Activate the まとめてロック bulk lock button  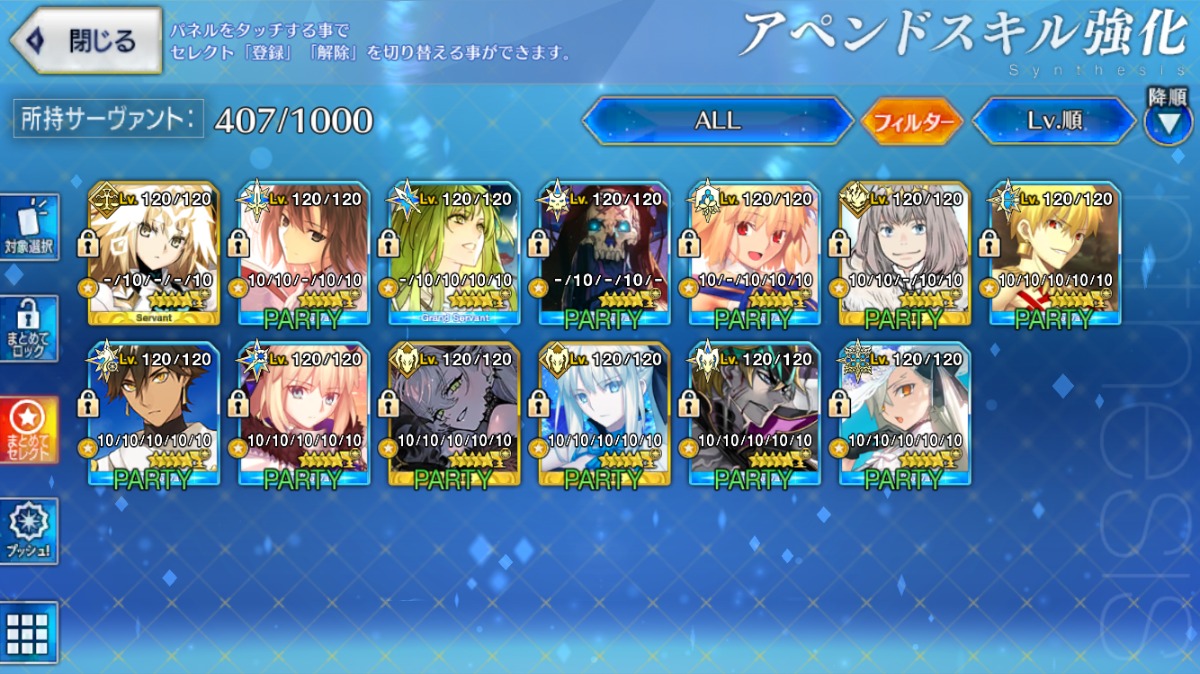tap(29, 328)
